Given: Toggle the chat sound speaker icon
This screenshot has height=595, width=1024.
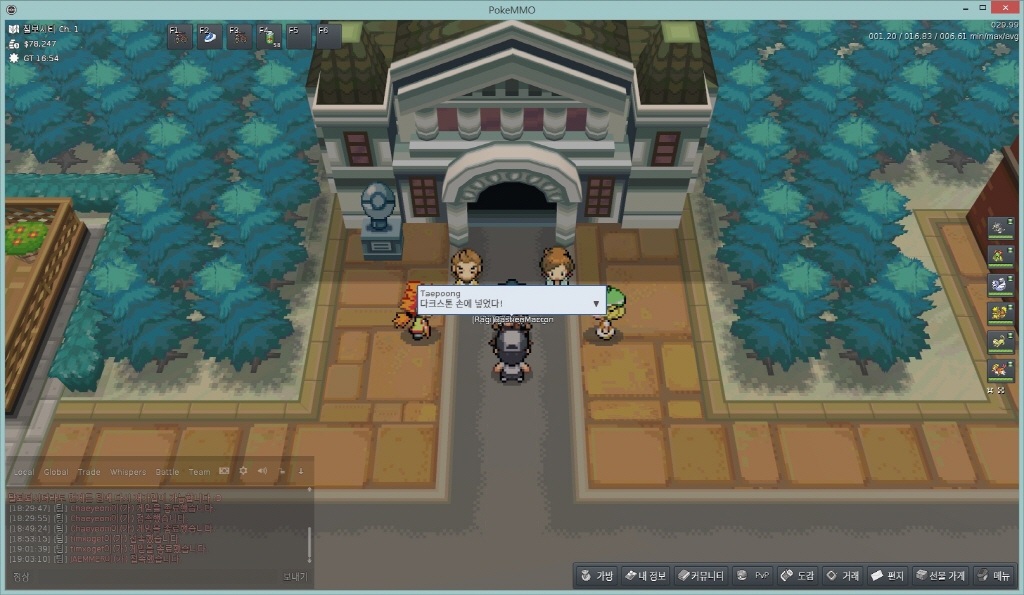Looking at the screenshot, I should click(x=262, y=471).
